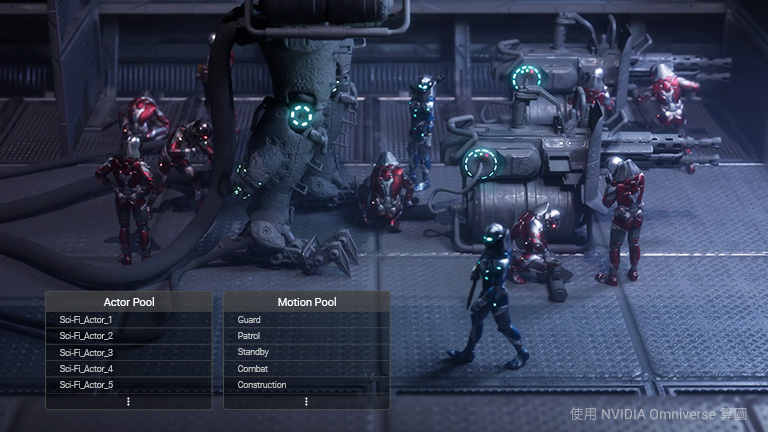Select Sci-Fi_Actor_4 entry
768x432 pixels.
[x=87, y=369]
